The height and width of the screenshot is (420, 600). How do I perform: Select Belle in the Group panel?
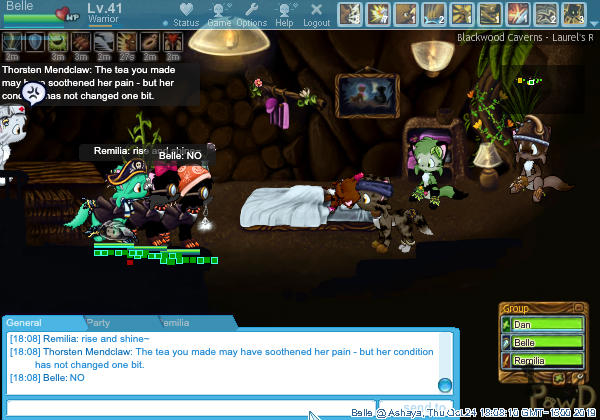click(543, 342)
